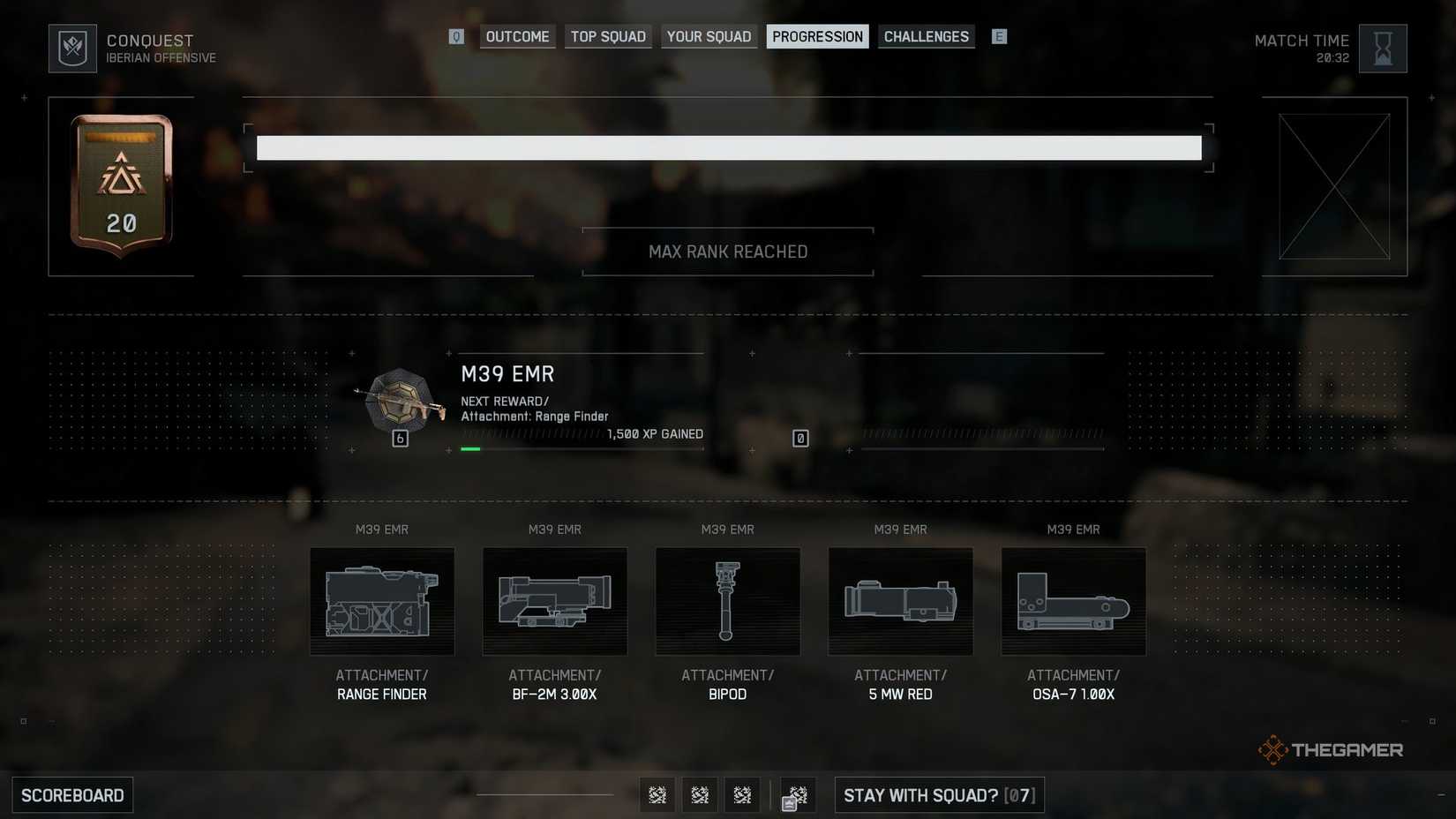Select the Bipod attachment thumbnail
The image size is (1456, 819).
[727, 602]
